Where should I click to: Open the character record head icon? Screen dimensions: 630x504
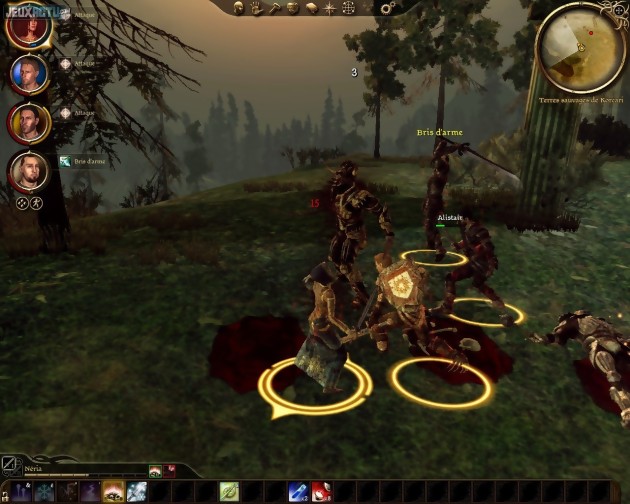click(x=240, y=7)
